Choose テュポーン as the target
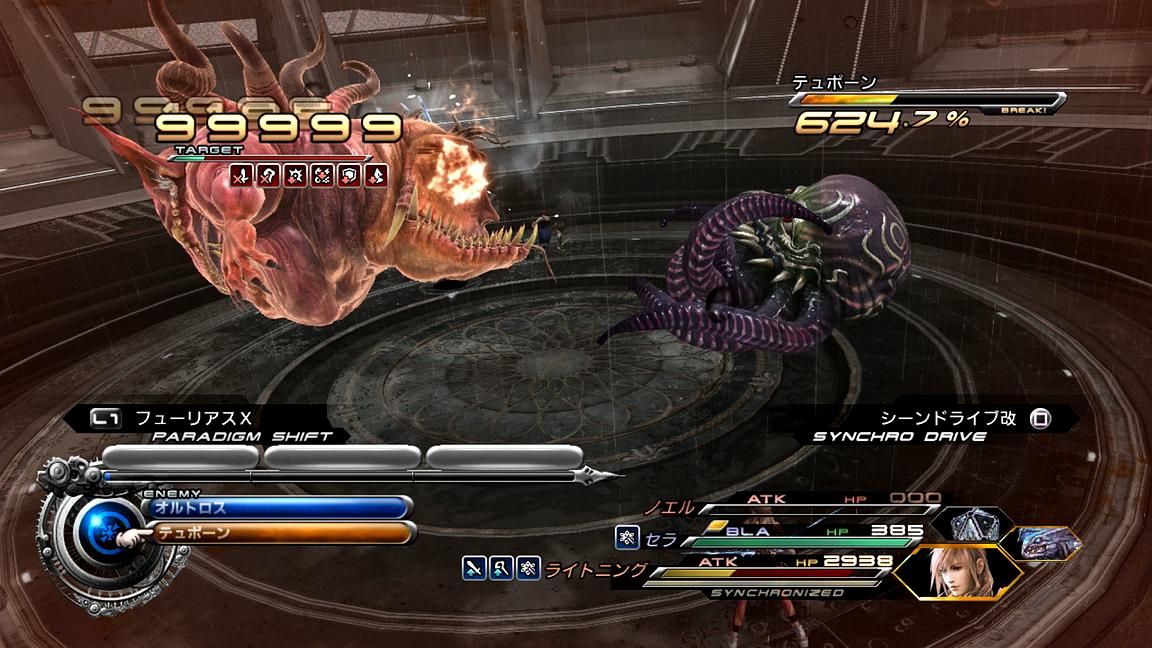 click(x=278, y=533)
